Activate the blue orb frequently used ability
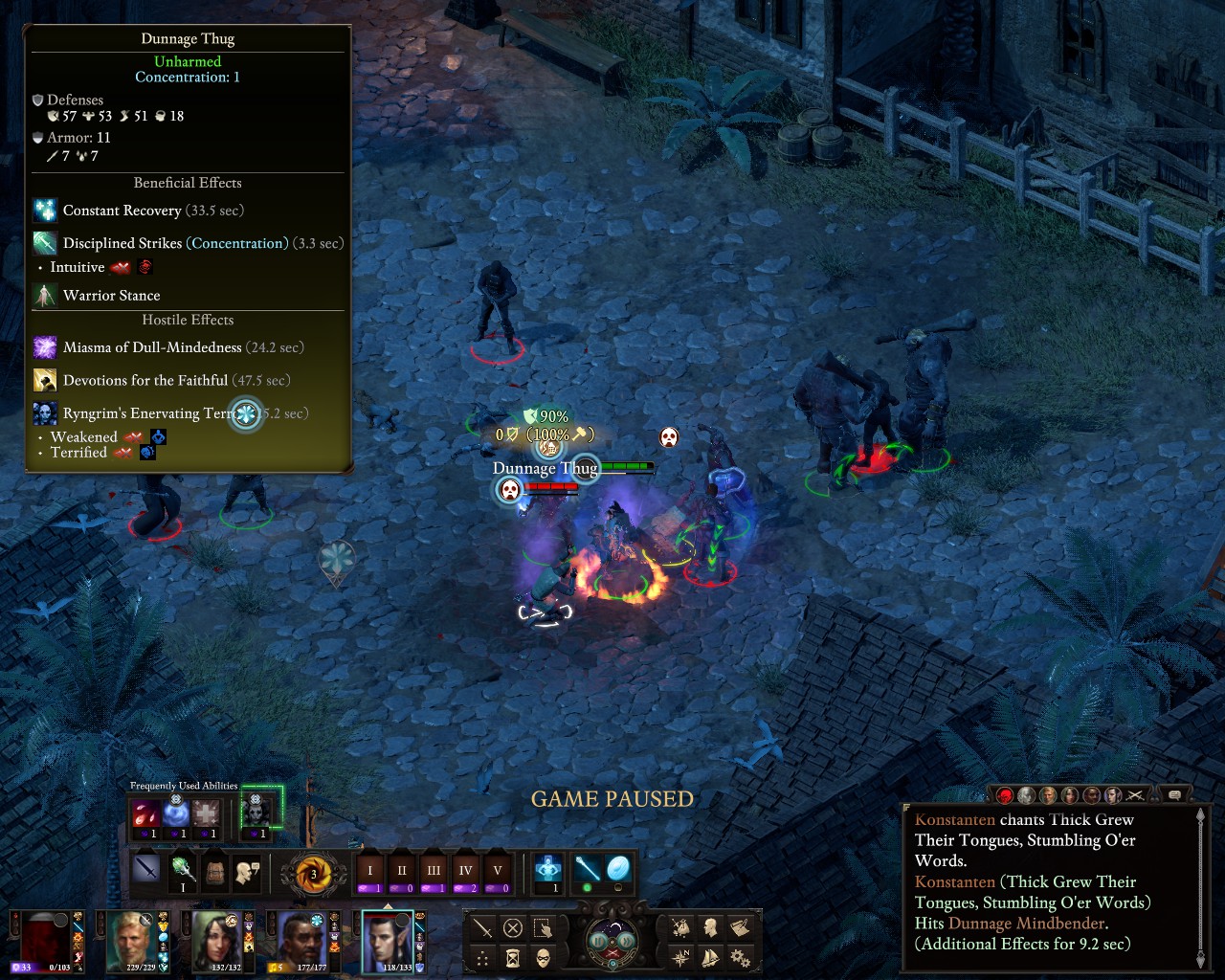 pos(176,814)
